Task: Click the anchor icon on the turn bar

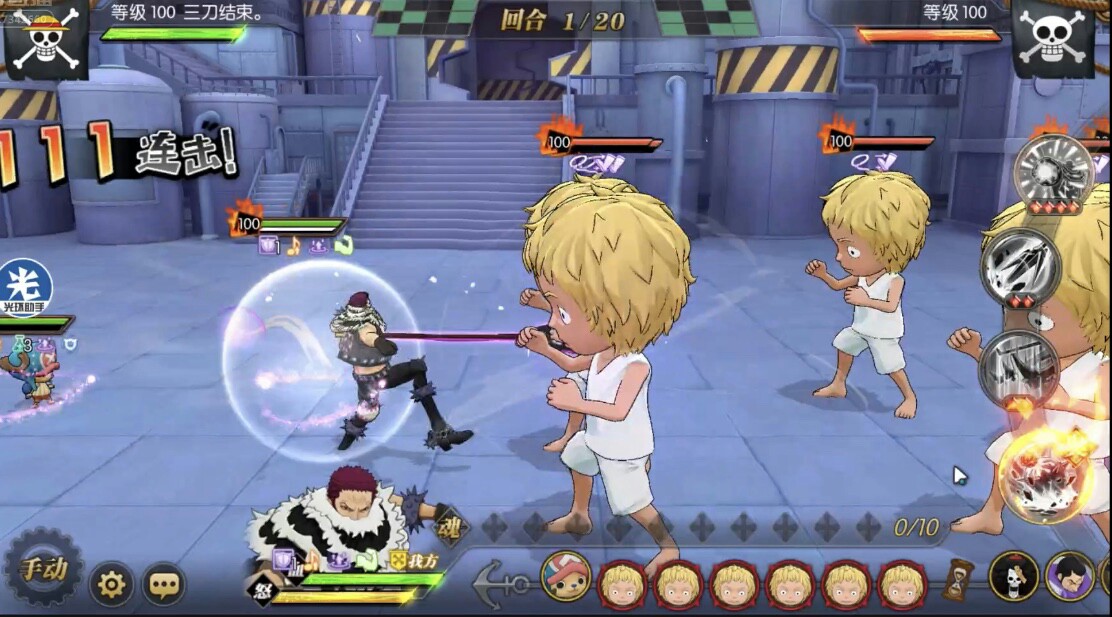Action: tap(497, 583)
